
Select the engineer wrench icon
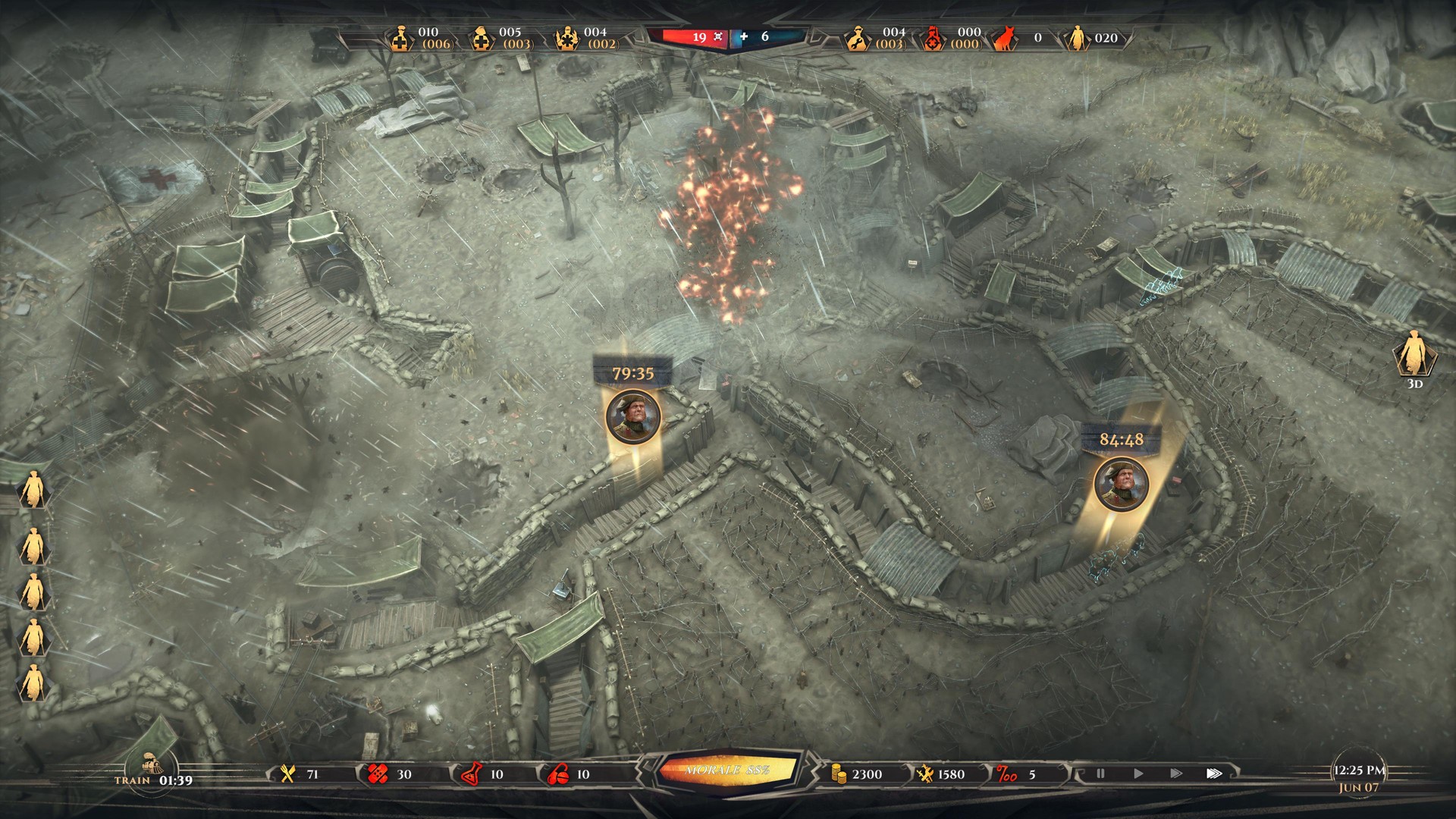[x=858, y=38]
